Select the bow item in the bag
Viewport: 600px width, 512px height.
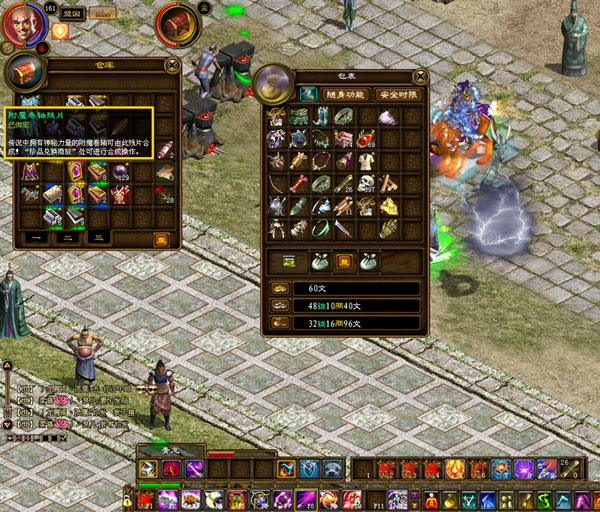[x=277, y=183]
